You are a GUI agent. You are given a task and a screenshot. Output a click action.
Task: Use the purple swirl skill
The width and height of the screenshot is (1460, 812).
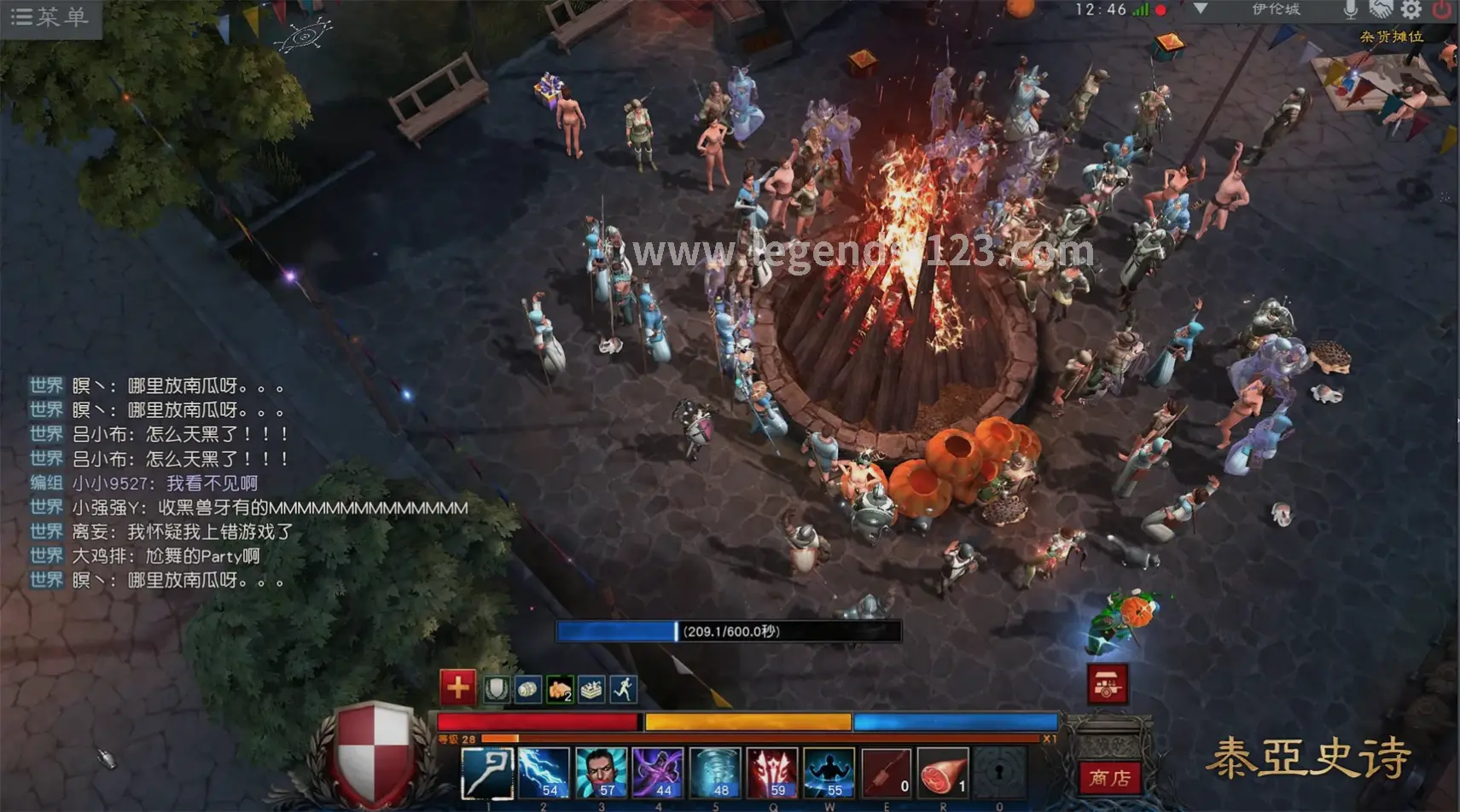pos(658,773)
